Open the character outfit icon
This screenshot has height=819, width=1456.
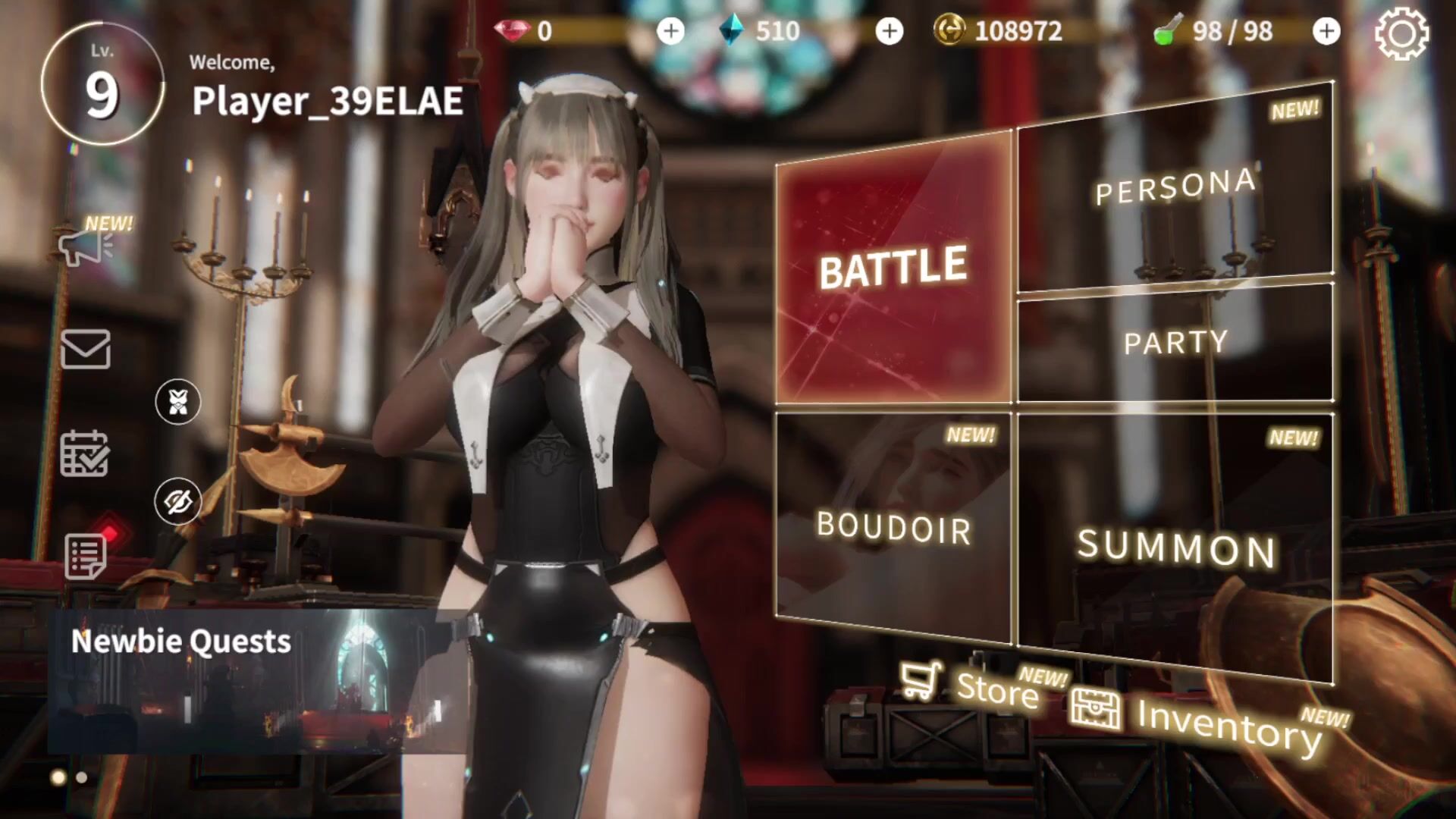point(178,402)
